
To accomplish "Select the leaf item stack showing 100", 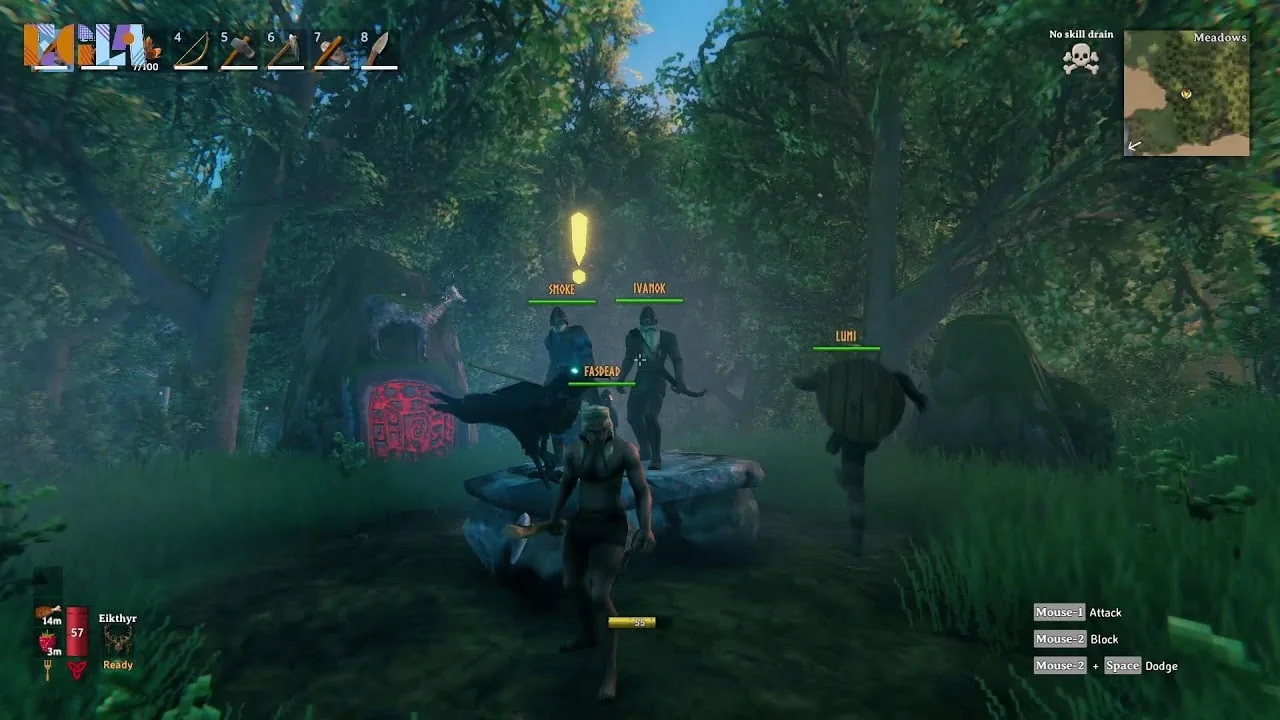I will pos(151,48).
